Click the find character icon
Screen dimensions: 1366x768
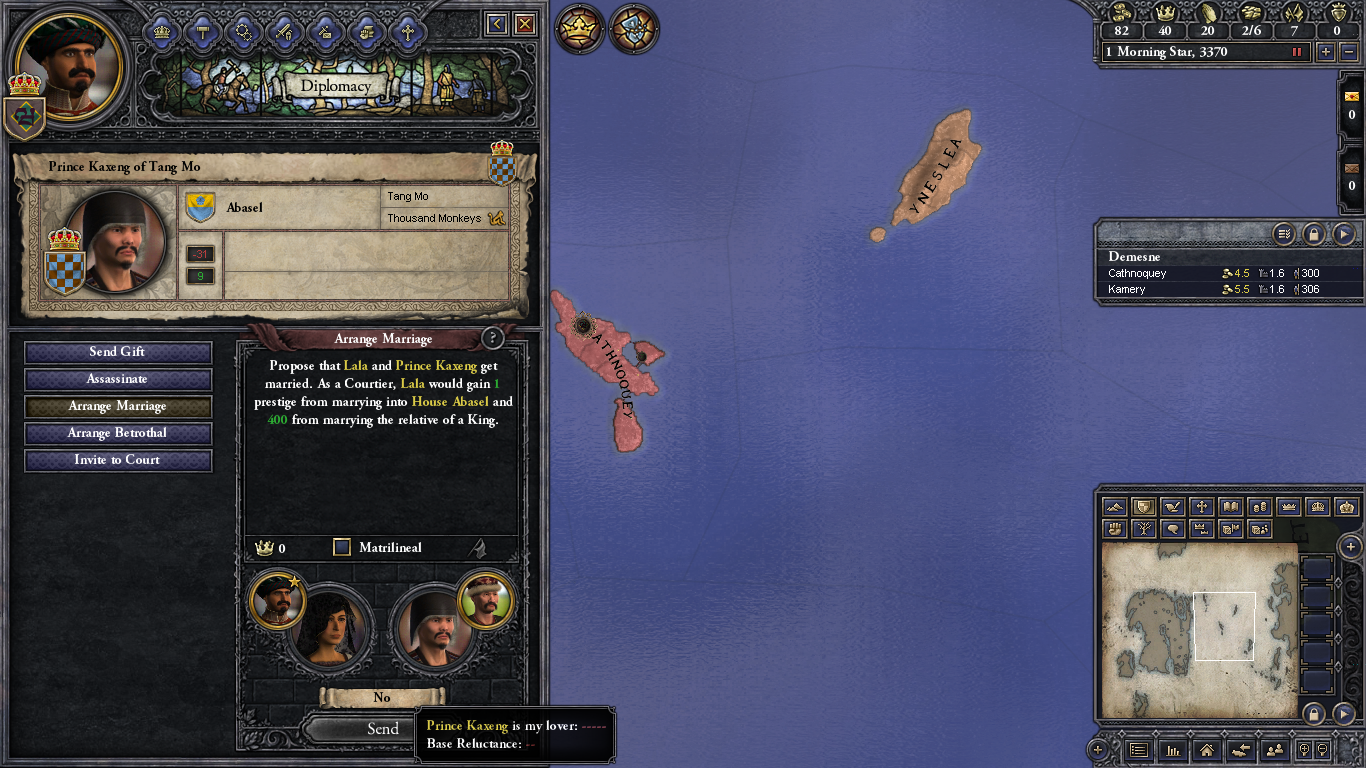[1276, 750]
